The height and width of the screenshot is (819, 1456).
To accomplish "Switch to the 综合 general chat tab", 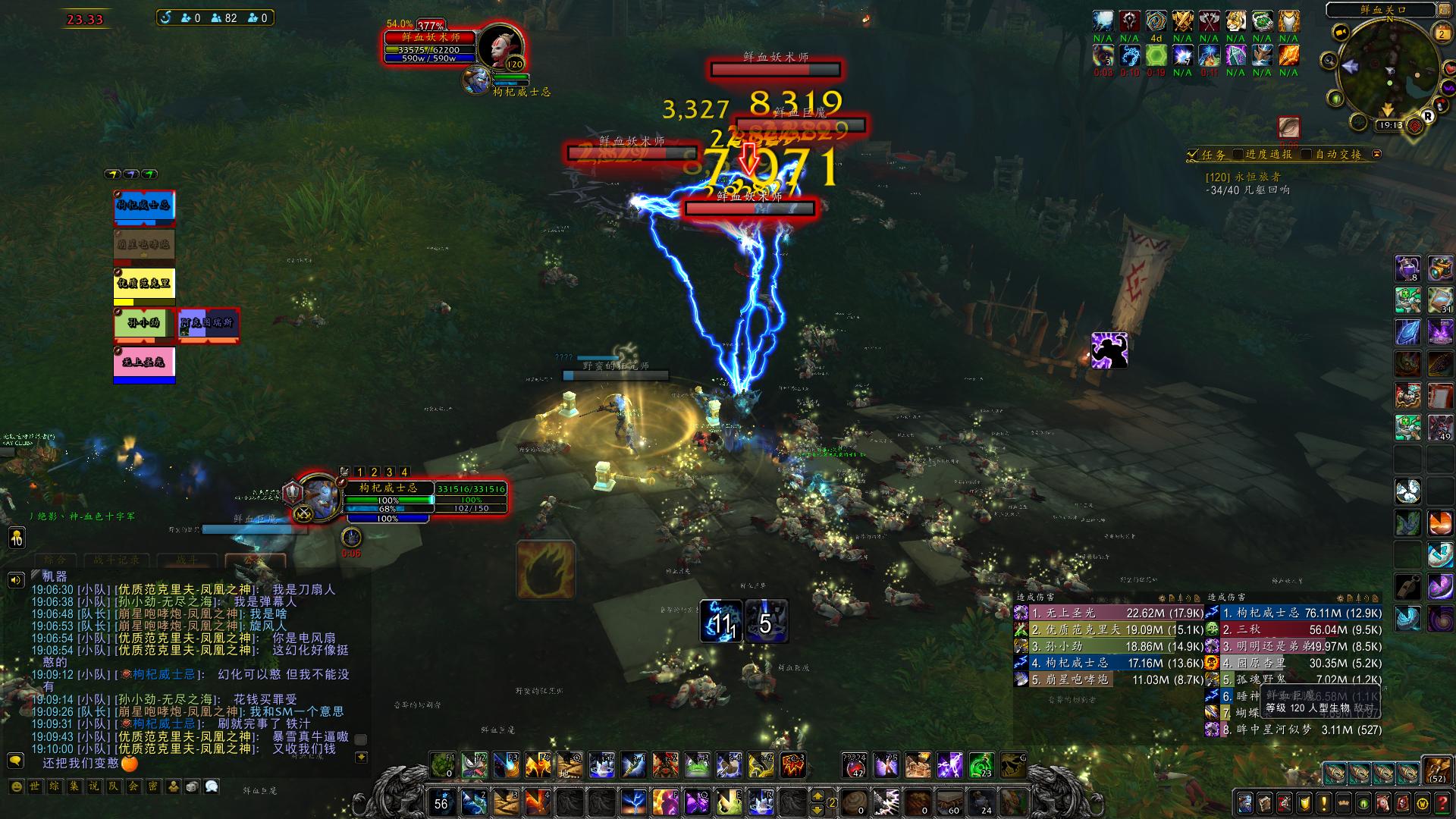I will (x=55, y=560).
